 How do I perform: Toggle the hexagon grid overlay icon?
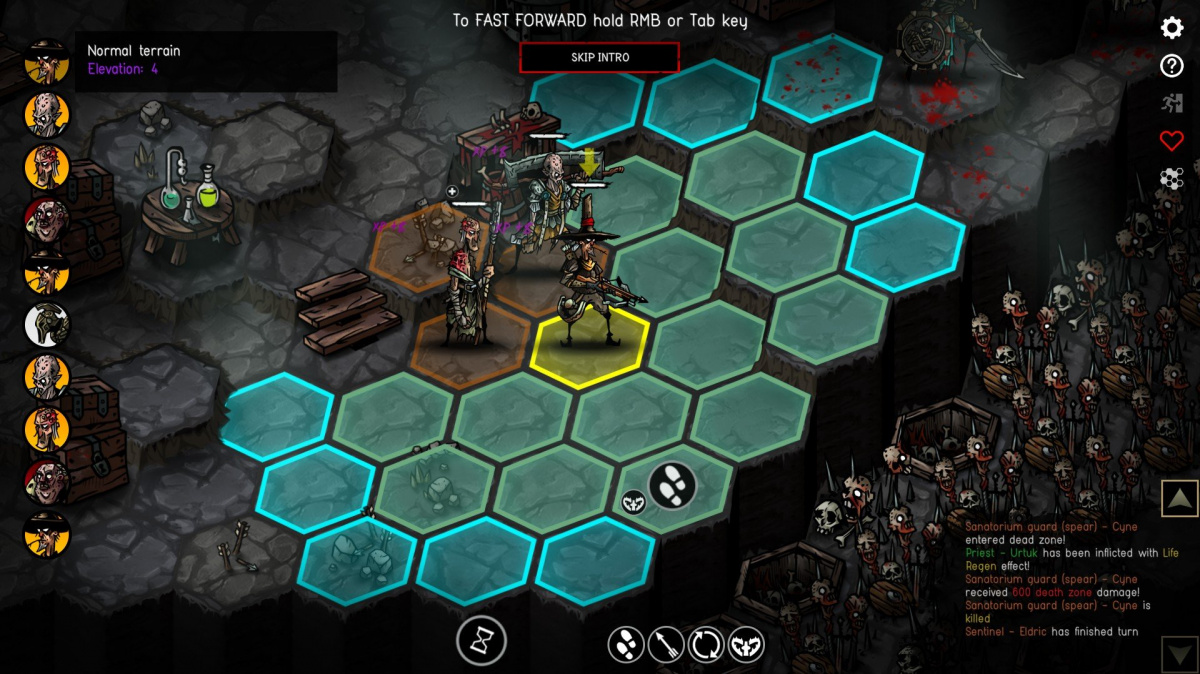[1172, 179]
